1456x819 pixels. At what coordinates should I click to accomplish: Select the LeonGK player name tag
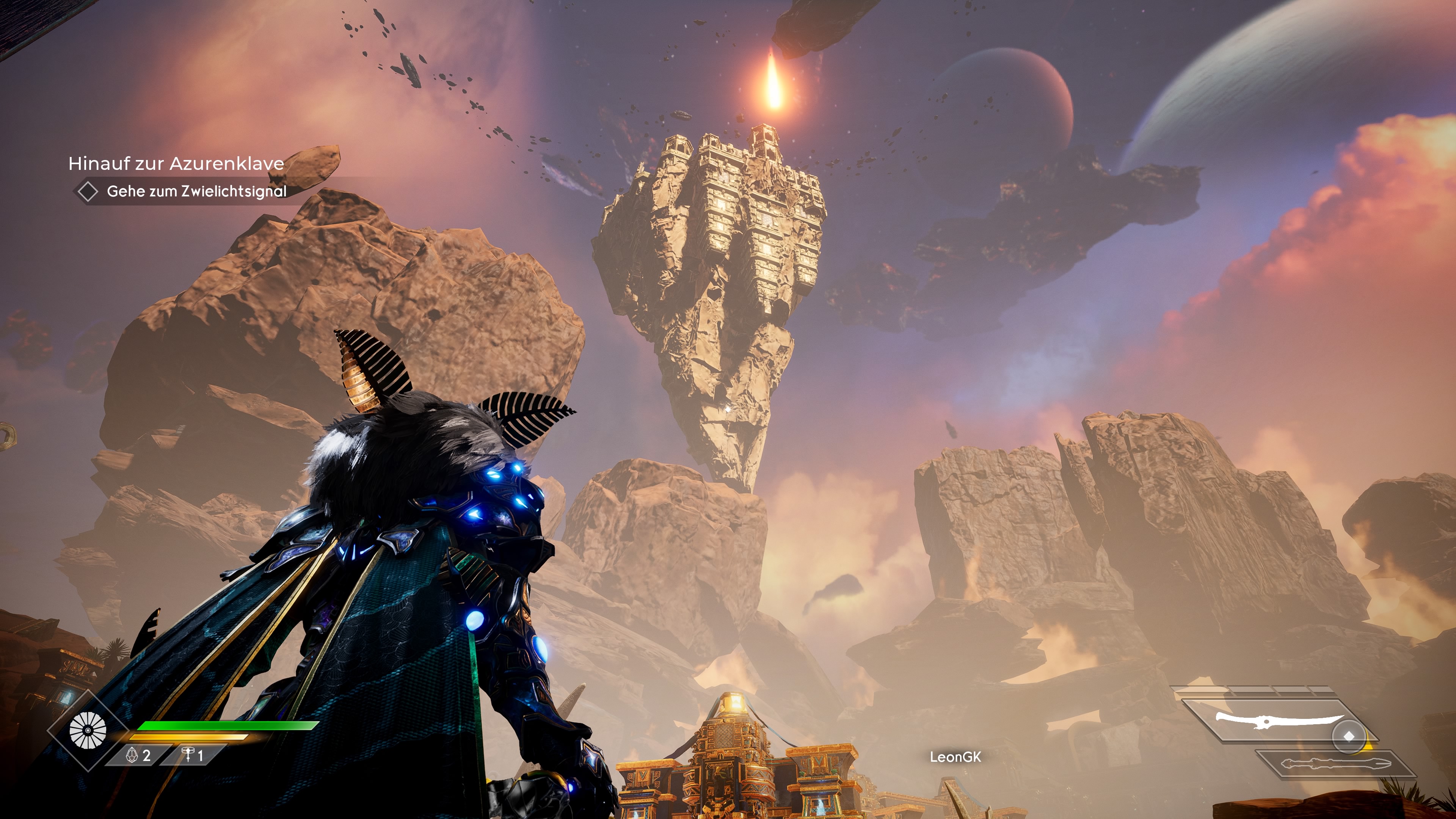pyautogui.click(x=955, y=757)
